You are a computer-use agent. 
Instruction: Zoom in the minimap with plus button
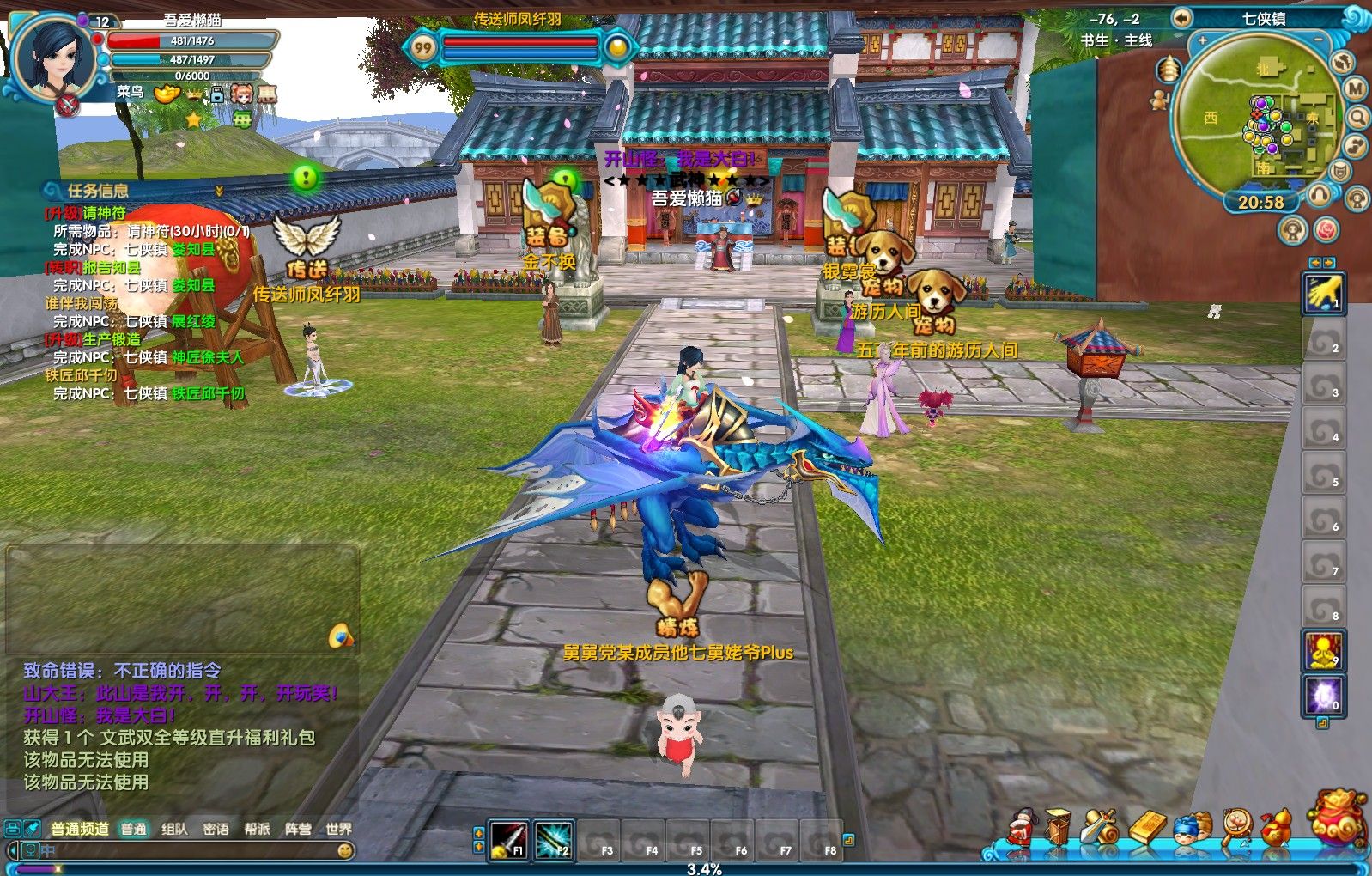click(1202, 40)
